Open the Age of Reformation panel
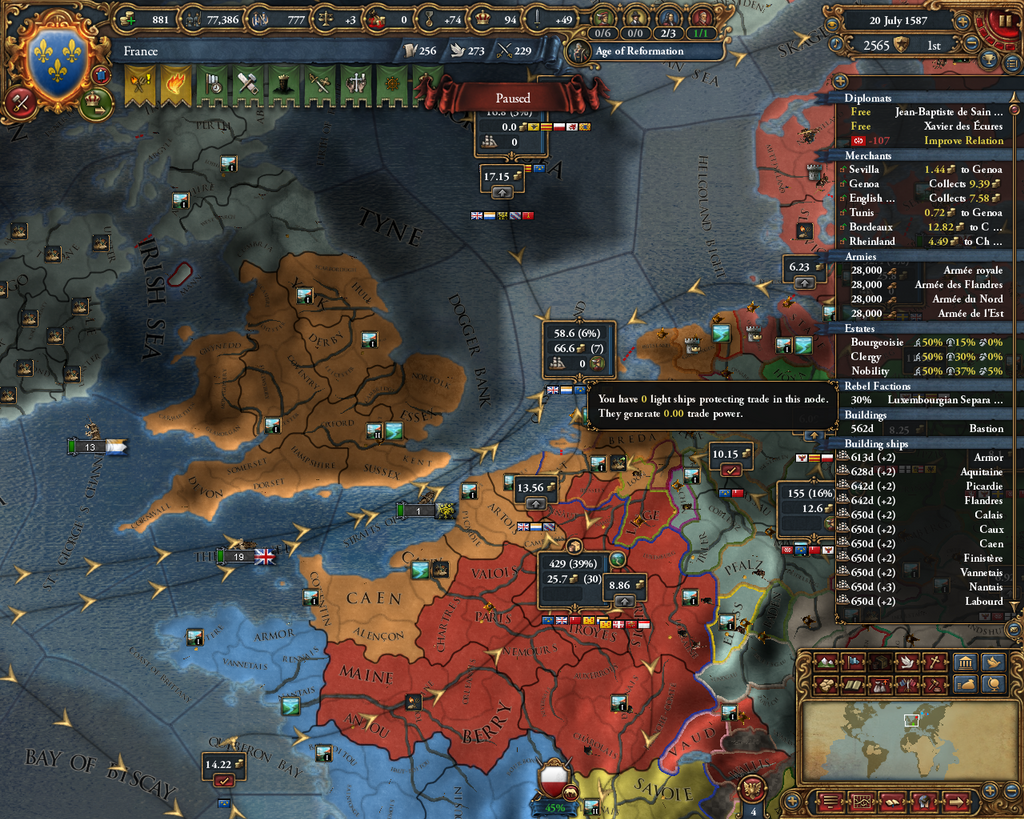Screen dimensions: 1024x819 tap(638, 51)
